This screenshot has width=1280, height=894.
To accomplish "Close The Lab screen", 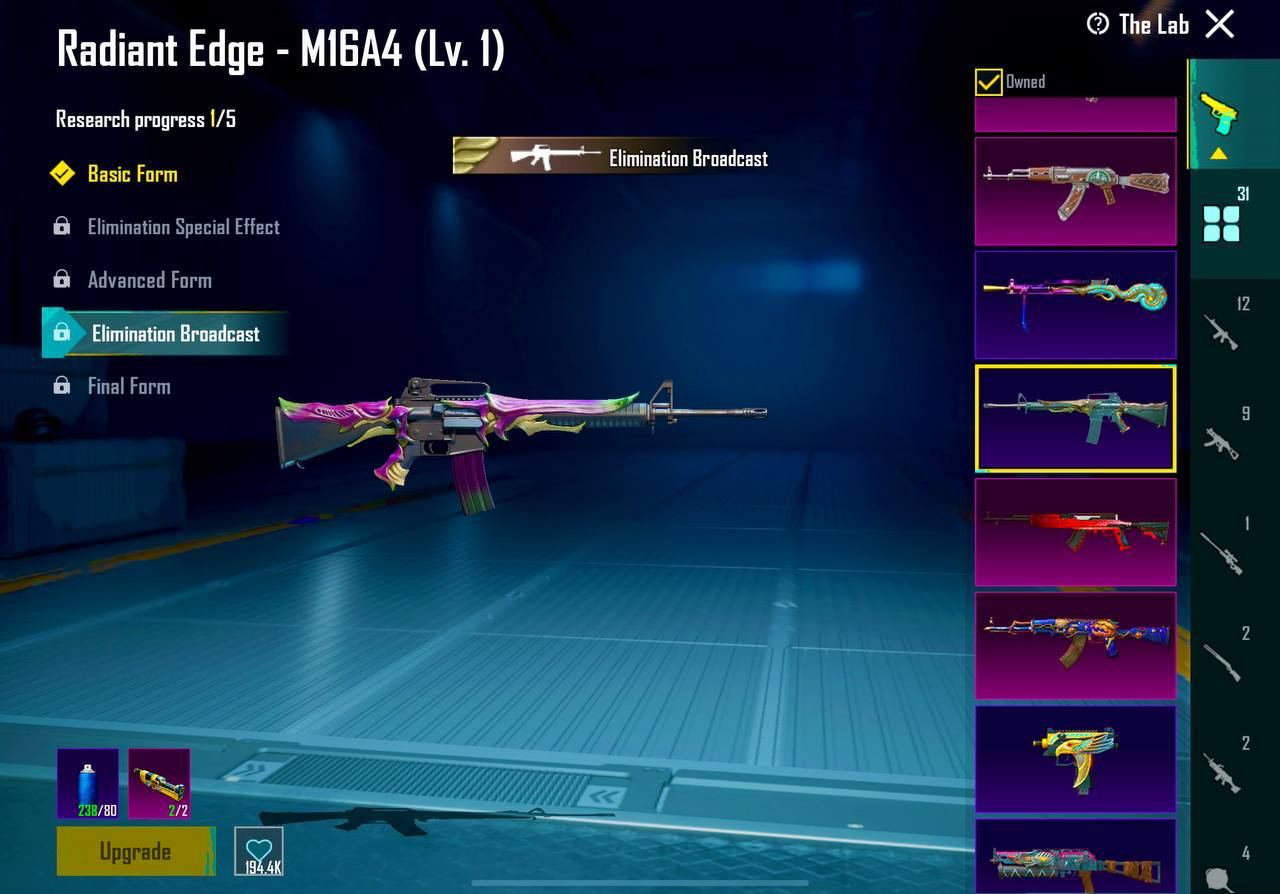I will point(1220,24).
